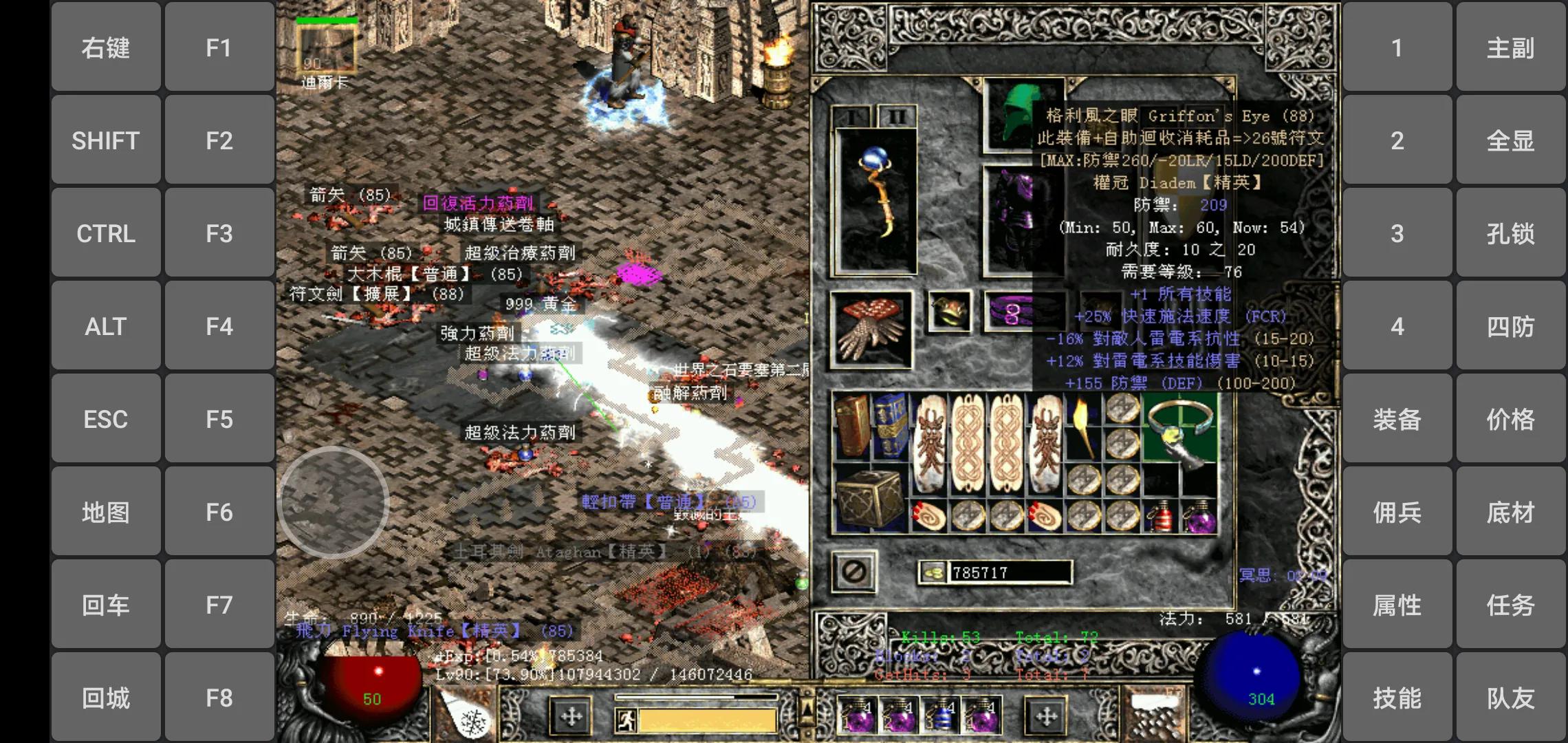Tap the 全显 show-all-items button
1568x743 pixels.
click(x=1510, y=140)
